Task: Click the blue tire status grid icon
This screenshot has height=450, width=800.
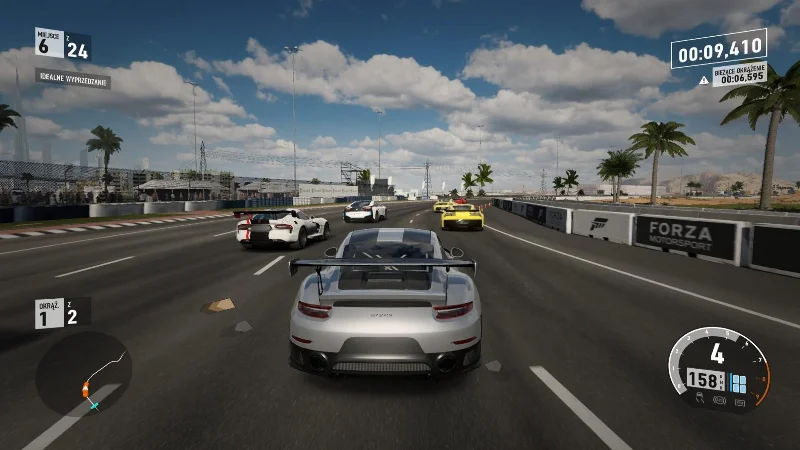Action: pyautogui.click(x=737, y=382)
